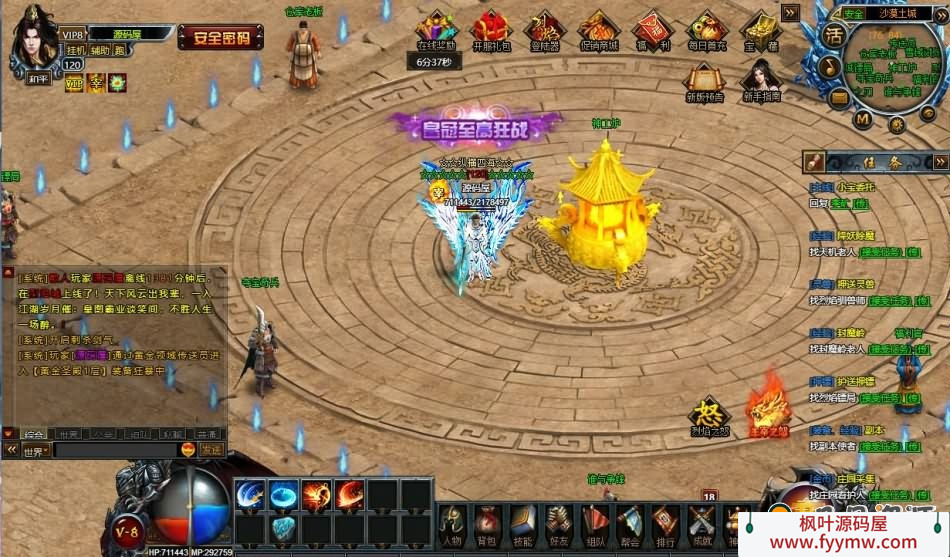
Task: Click the chat message input field
Action: (x=115, y=451)
